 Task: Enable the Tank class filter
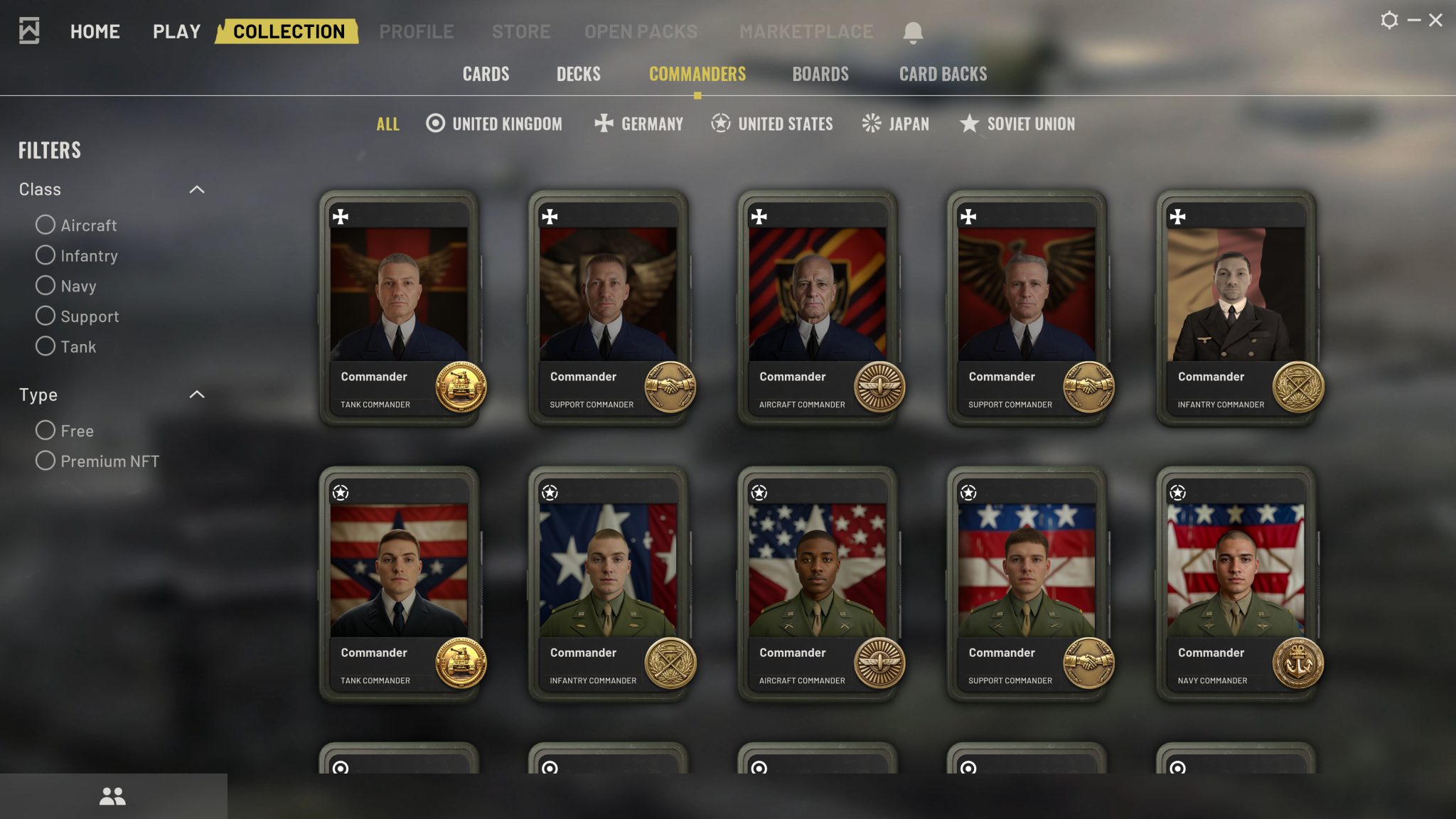tap(45, 346)
